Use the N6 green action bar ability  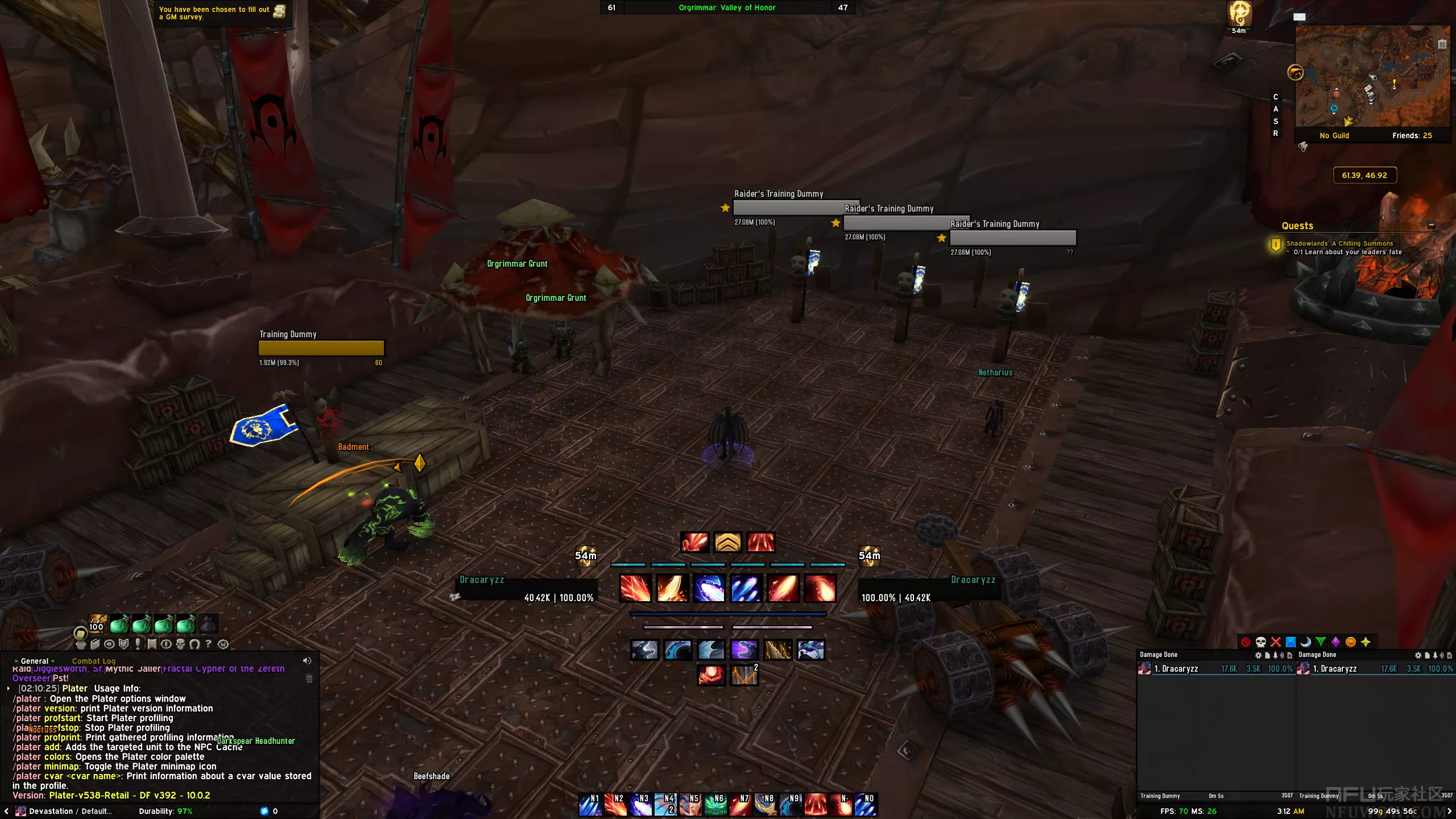pos(715,805)
